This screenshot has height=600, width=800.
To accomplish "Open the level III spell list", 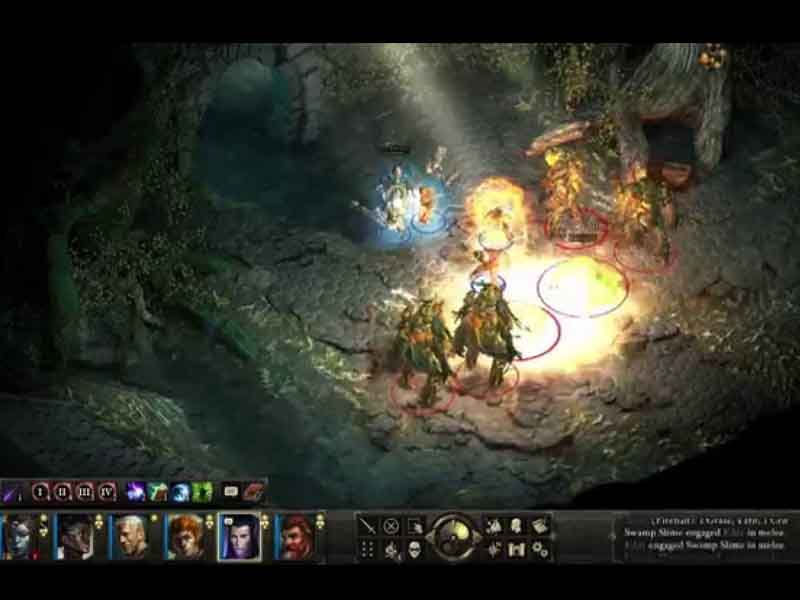I will (85, 491).
